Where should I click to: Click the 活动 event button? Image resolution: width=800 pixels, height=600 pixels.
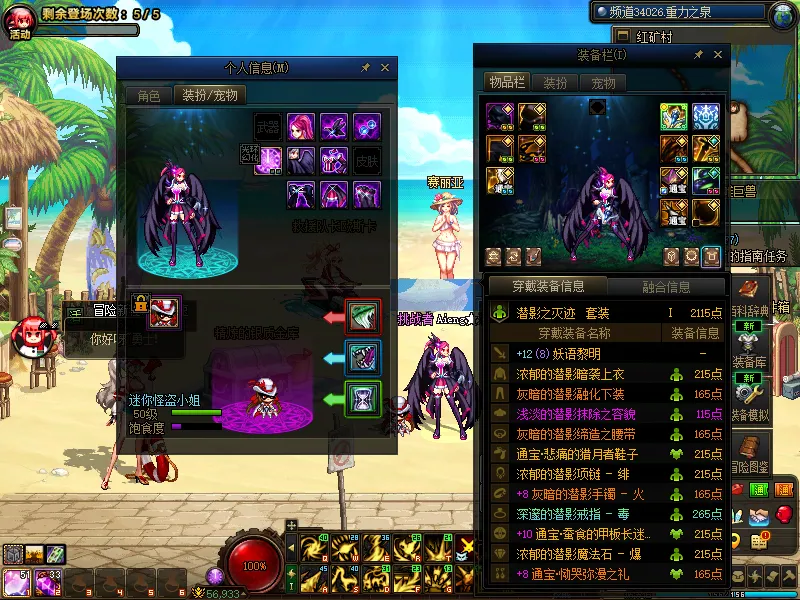pos(20,21)
